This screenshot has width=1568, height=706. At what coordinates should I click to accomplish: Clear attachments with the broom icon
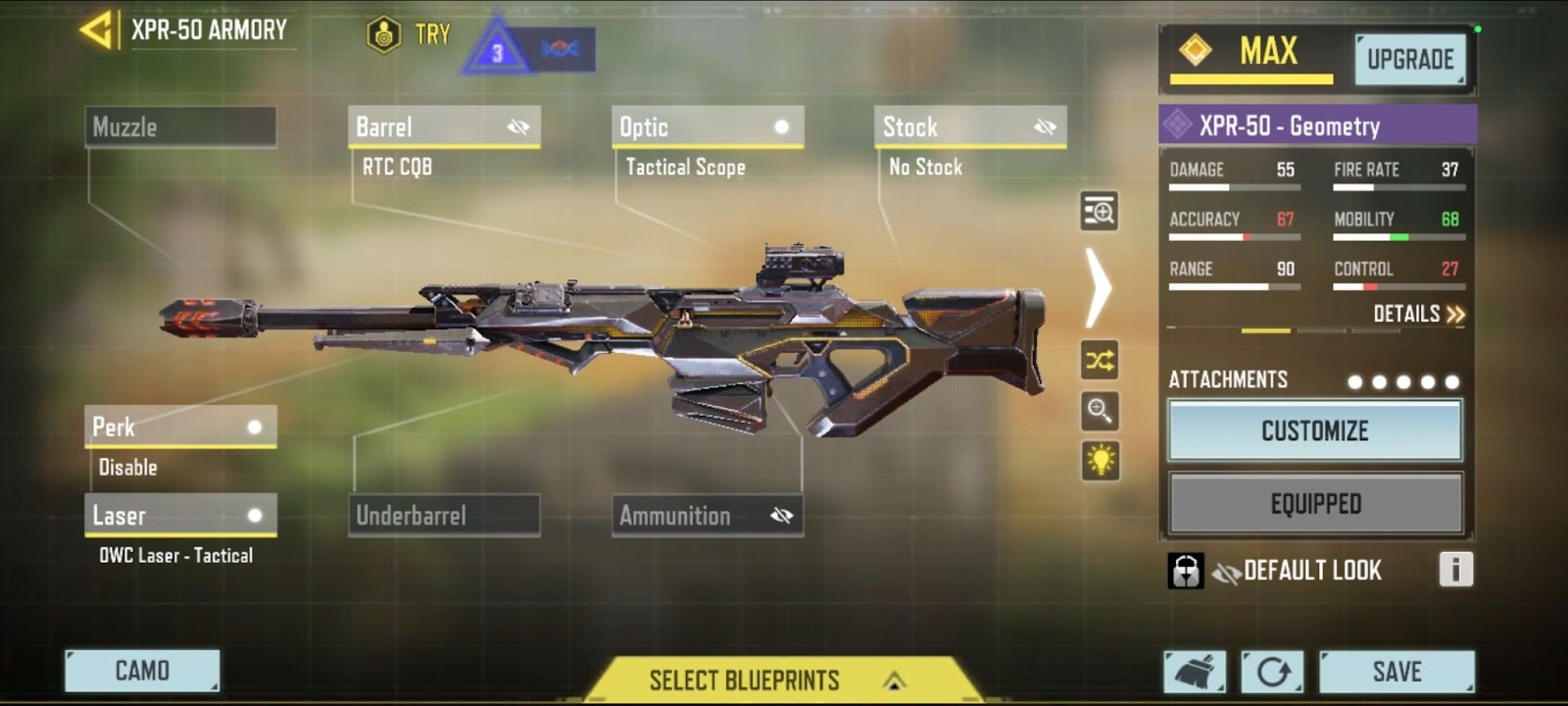click(x=1194, y=672)
